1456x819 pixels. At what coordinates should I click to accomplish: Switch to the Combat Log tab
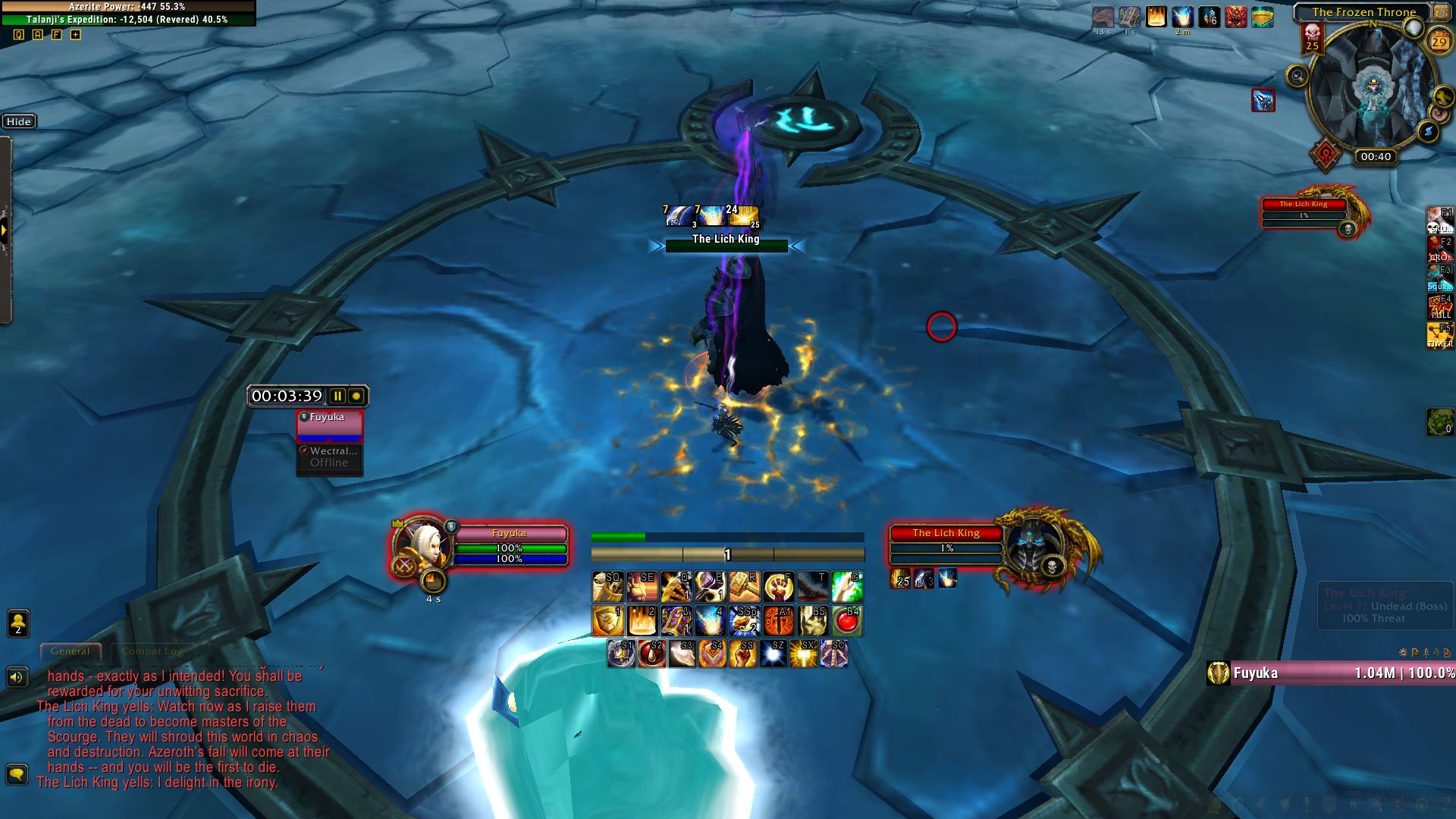152,651
